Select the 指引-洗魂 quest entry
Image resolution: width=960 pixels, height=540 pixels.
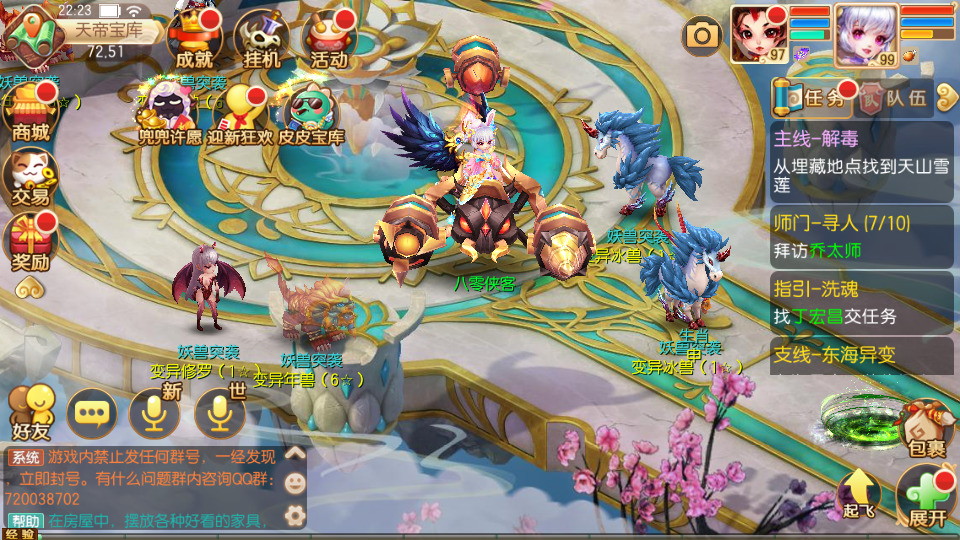coord(862,302)
